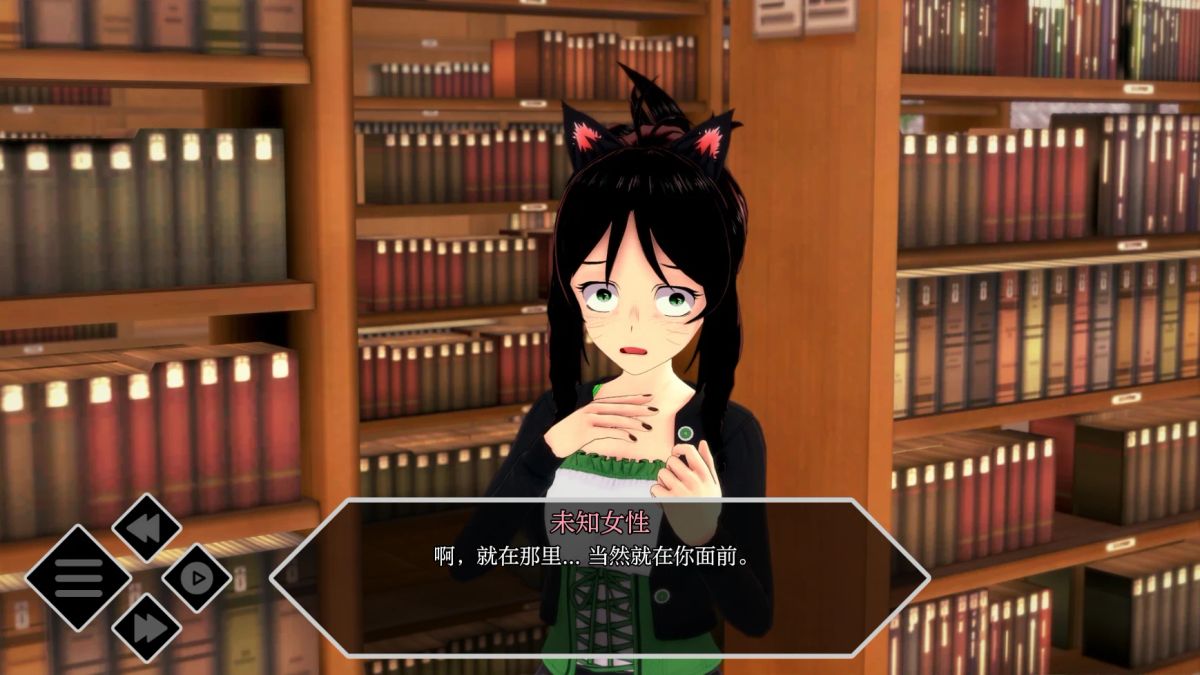Open the hamburger menu diamond button
Viewport: 1200px width, 675px height.
(77, 577)
